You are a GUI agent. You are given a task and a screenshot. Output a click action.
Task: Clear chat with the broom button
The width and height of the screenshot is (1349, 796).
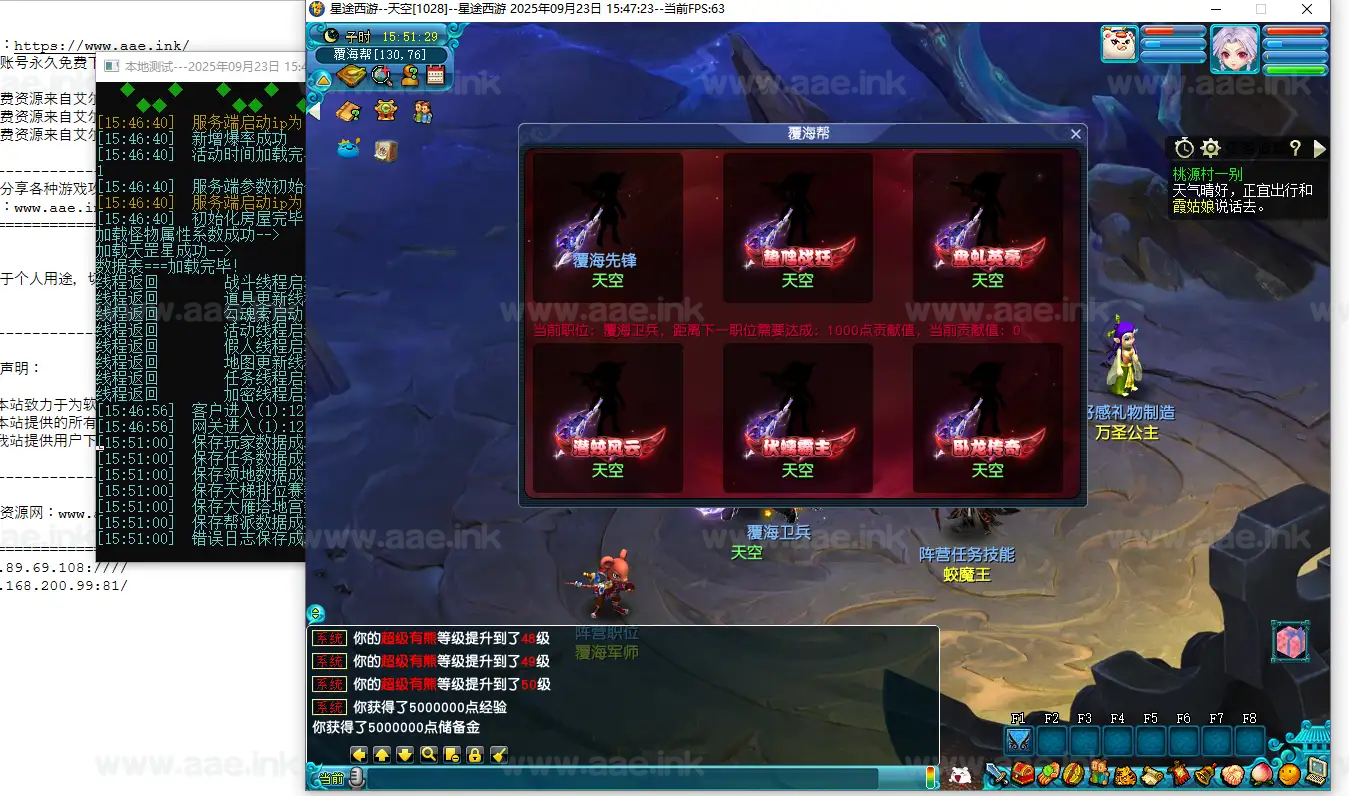point(499,755)
